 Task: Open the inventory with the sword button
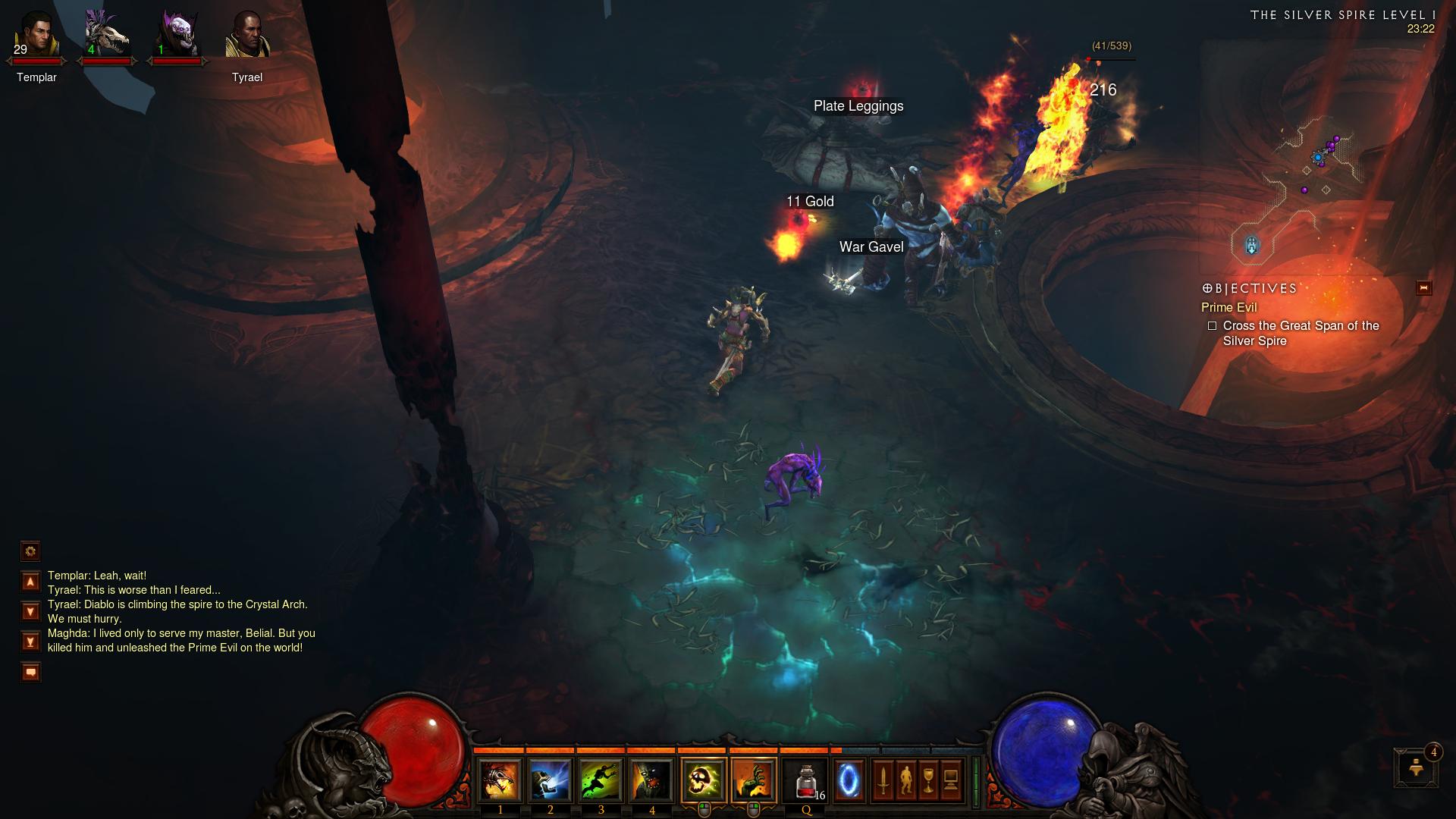[x=883, y=780]
